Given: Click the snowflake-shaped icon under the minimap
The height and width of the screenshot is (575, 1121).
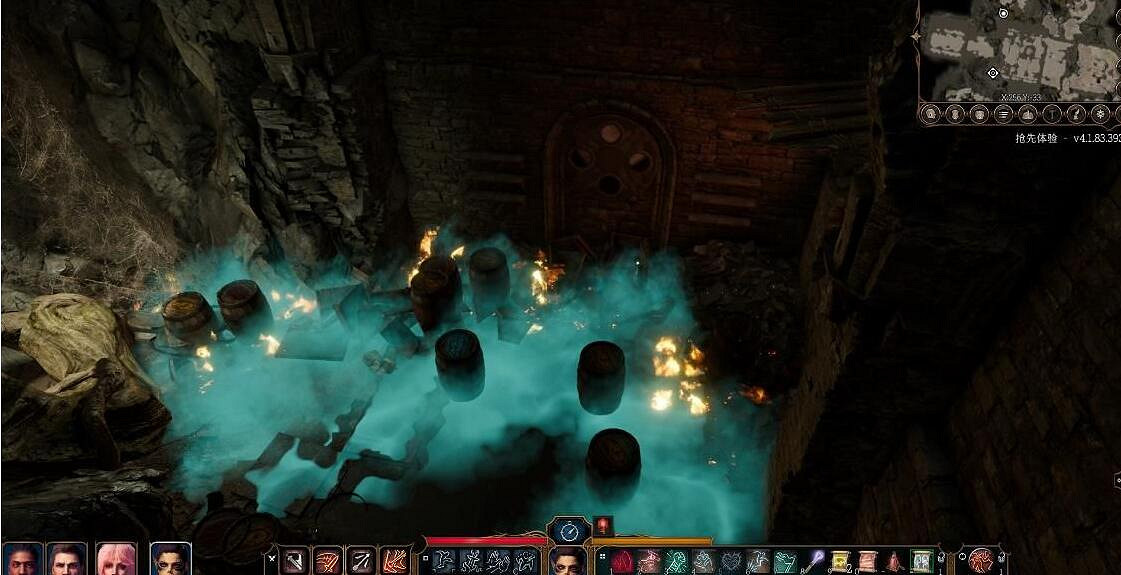Looking at the screenshot, I should pyautogui.click(x=1100, y=114).
